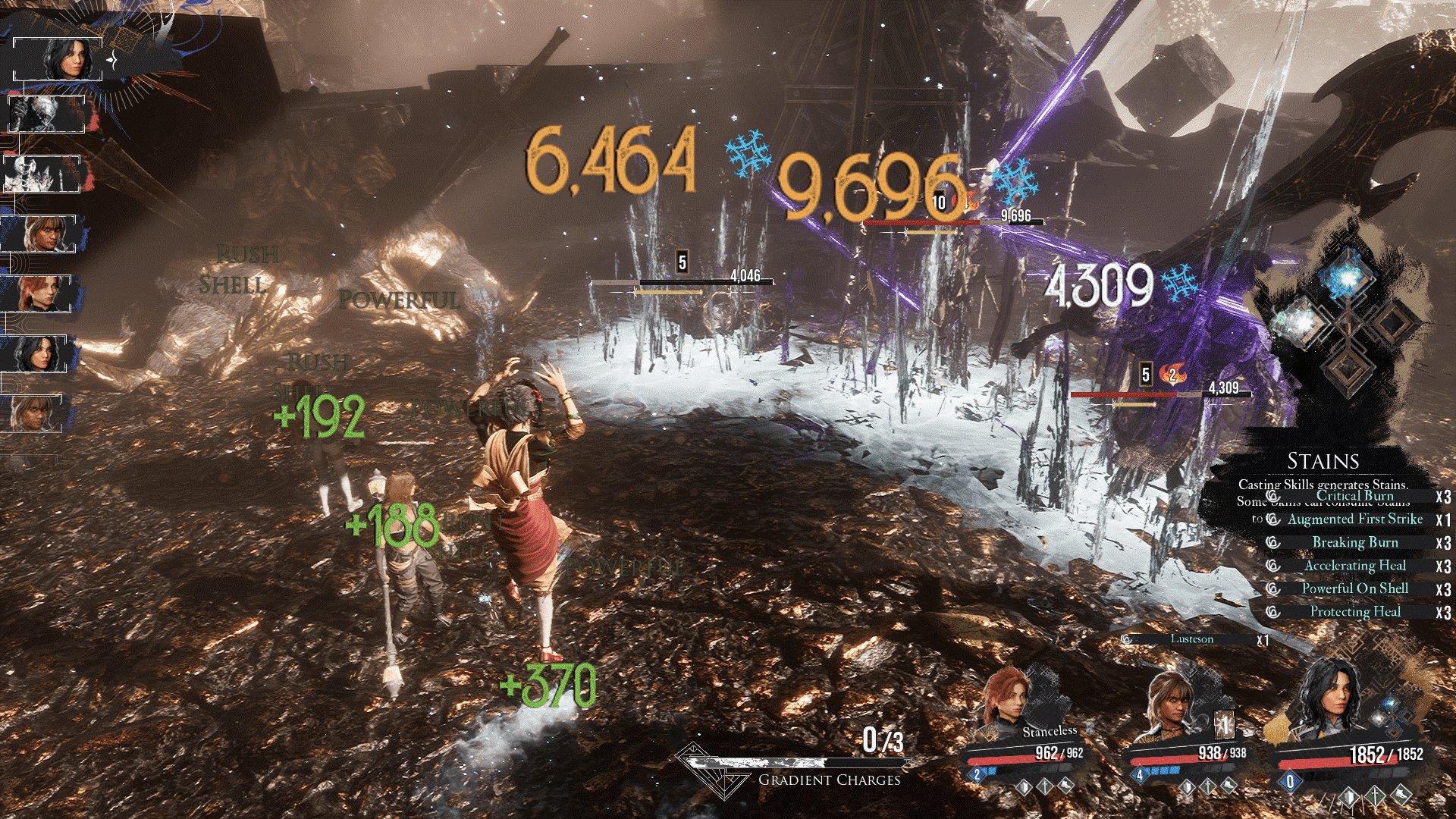
Task: Select the Accelerating Heal entry
Action: 1354,566
